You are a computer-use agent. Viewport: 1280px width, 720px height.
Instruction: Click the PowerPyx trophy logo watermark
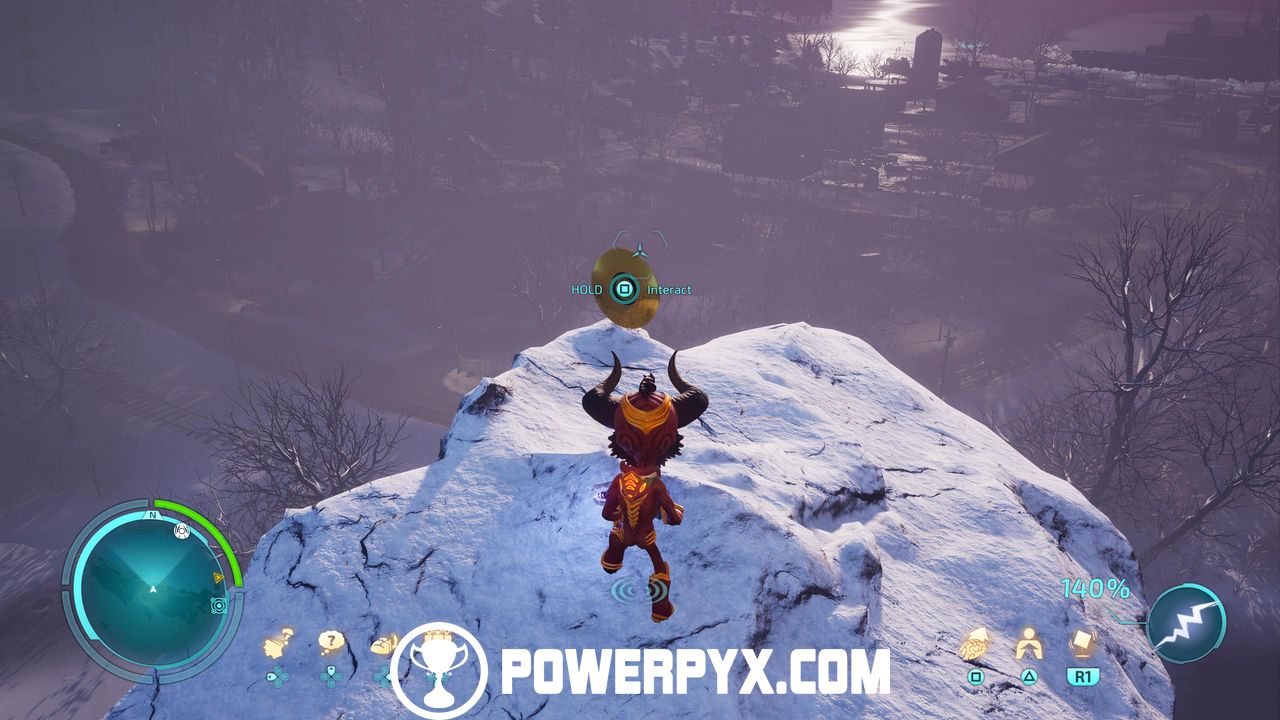pyautogui.click(x=439, y=670)
